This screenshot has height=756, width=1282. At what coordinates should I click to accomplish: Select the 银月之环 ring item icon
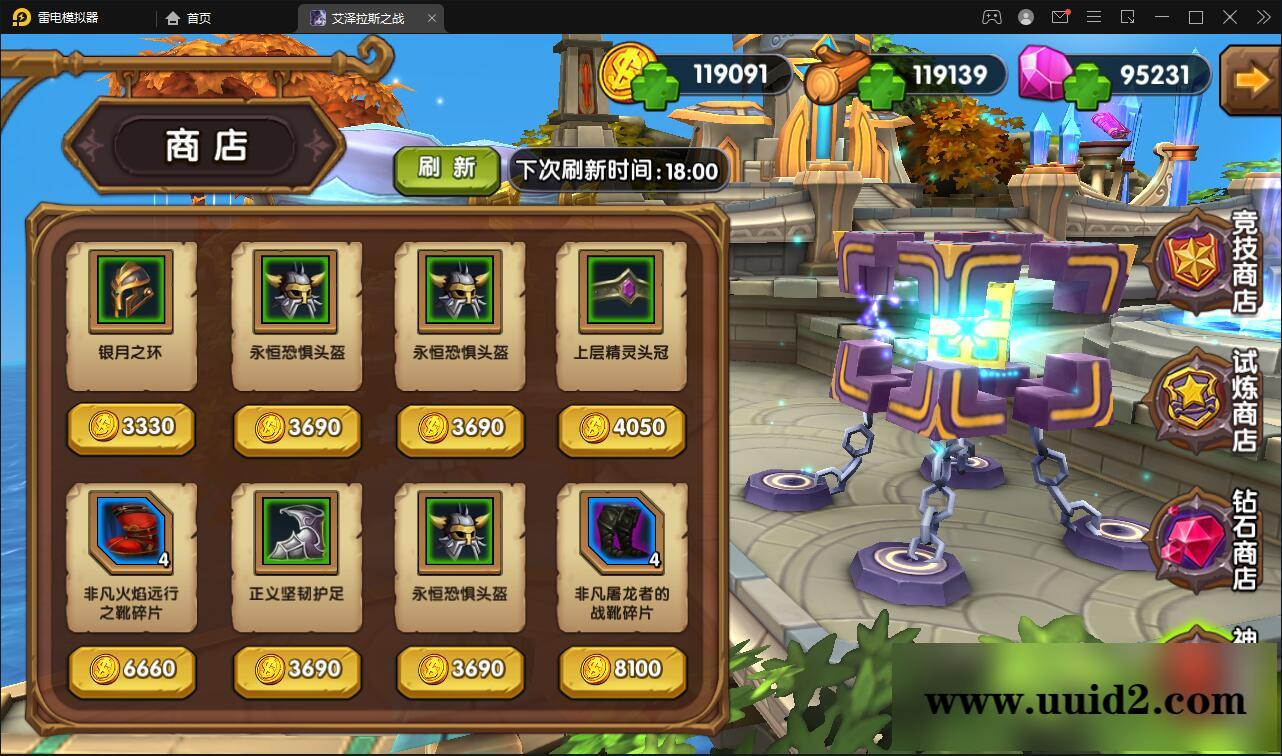(x=130, y=291)
